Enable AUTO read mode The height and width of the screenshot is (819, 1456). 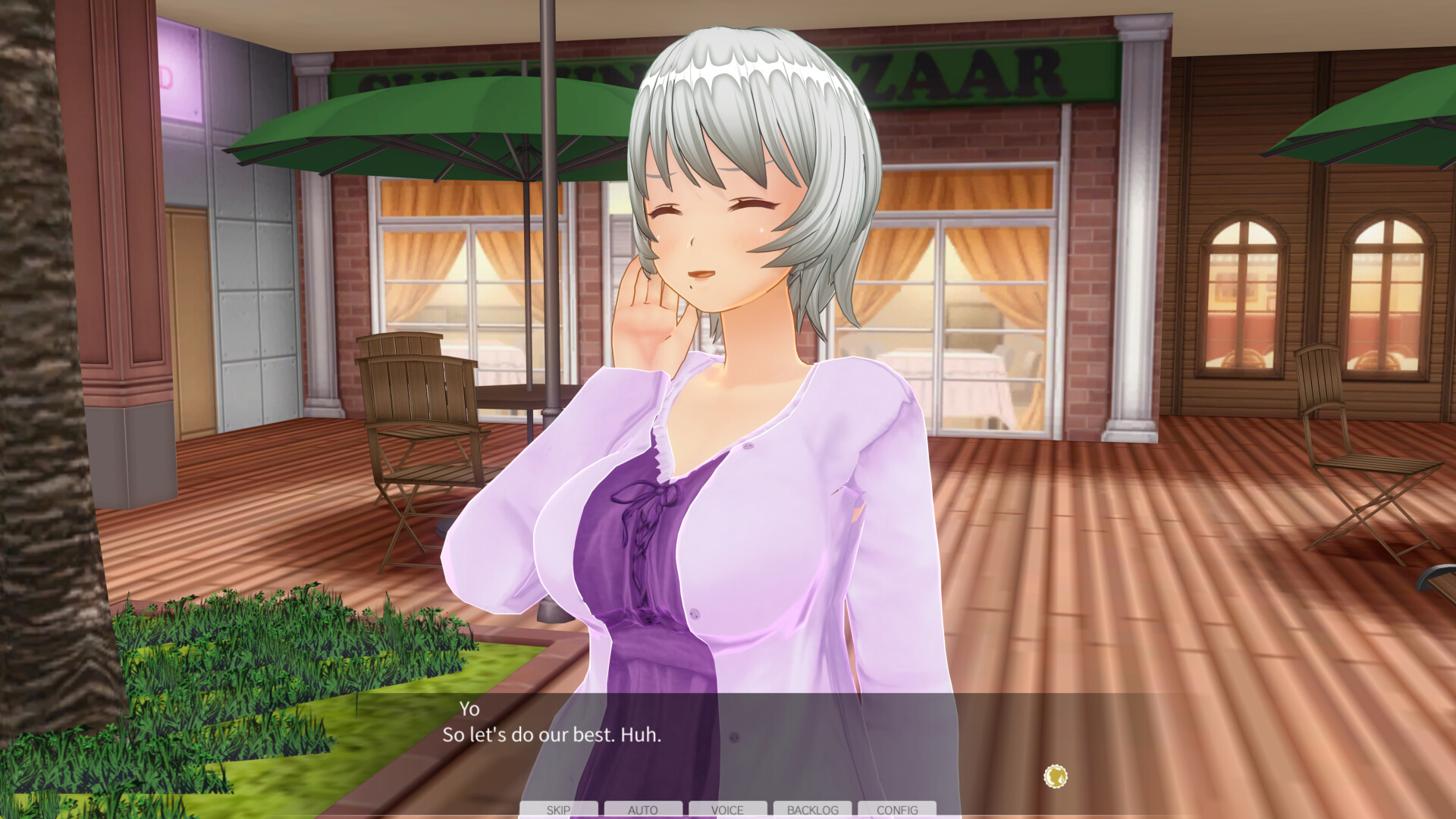coord(643,810)
